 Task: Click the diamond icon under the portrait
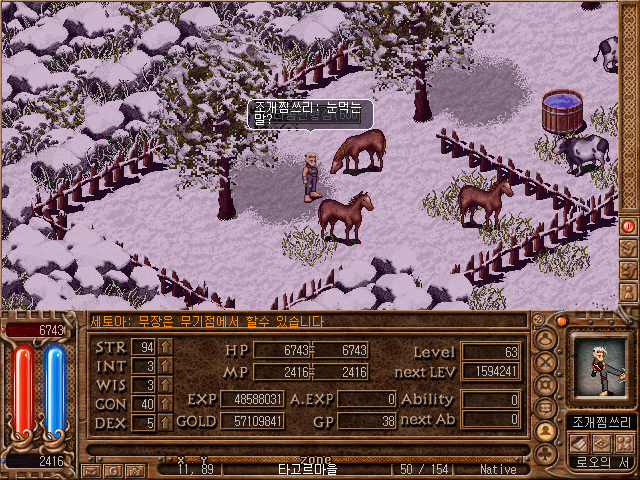[600, 442]
